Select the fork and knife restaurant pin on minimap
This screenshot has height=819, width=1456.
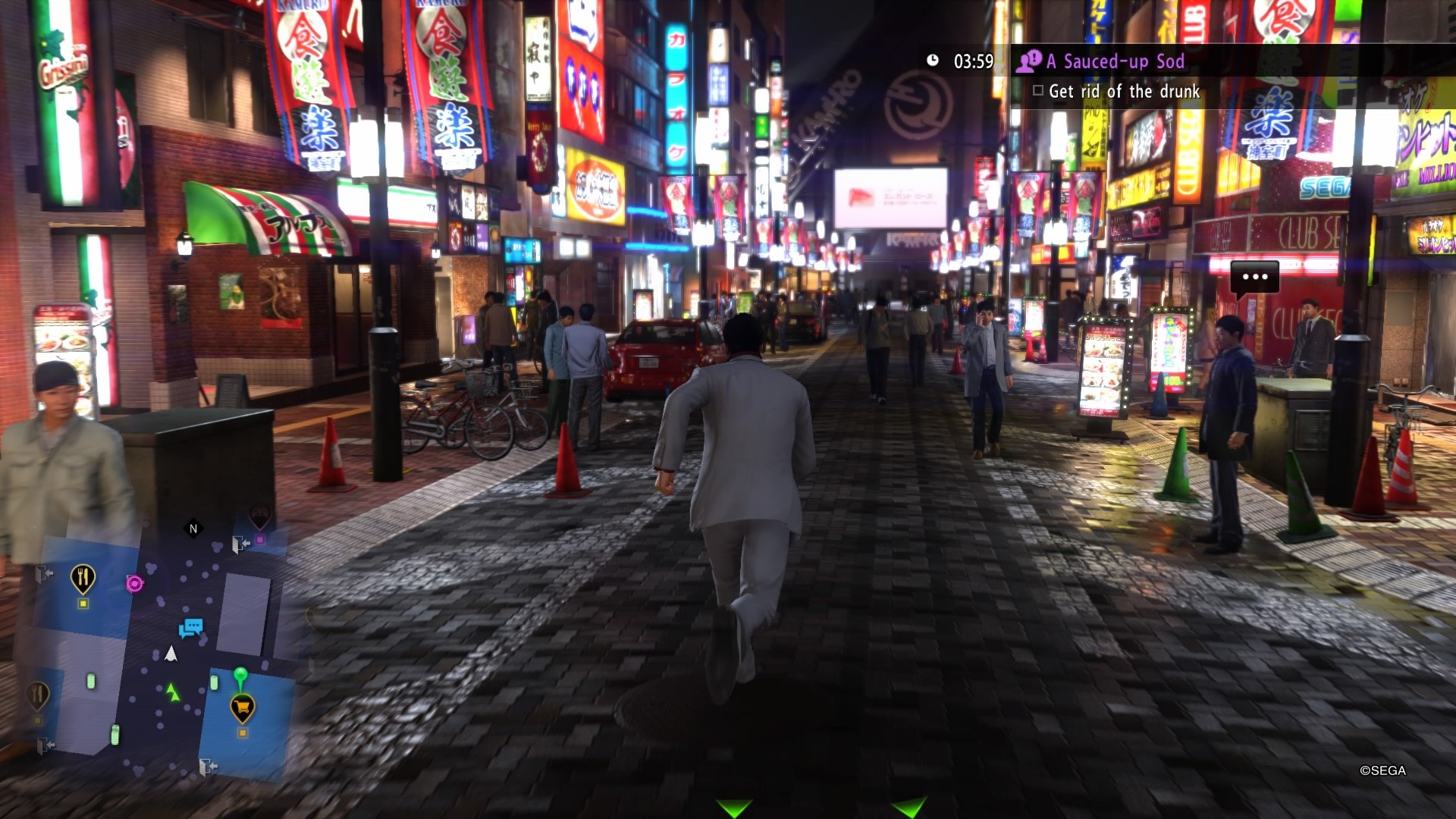click(x=83, y=577)
